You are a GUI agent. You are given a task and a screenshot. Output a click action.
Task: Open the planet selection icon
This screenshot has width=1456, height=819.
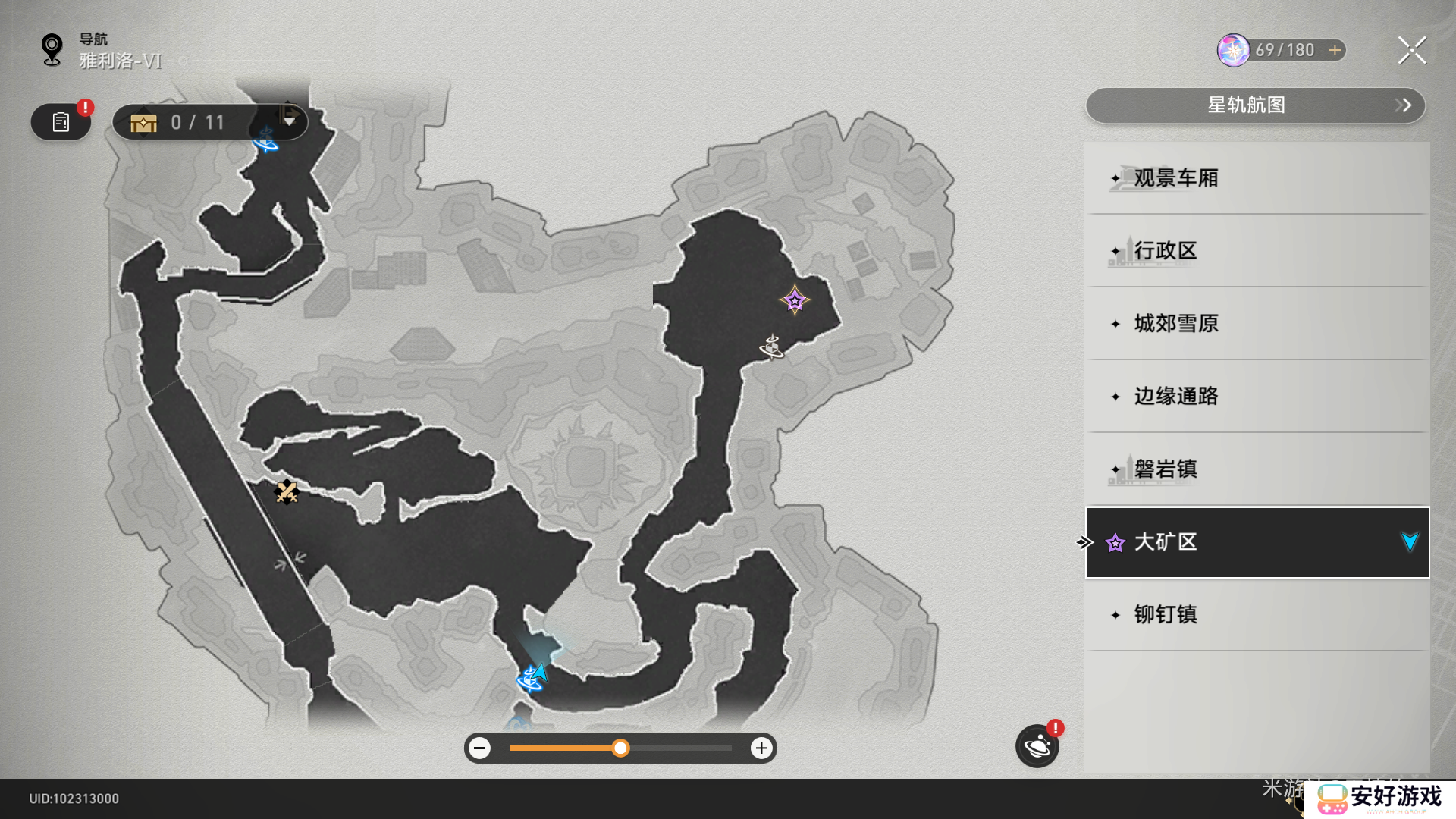(1037, 747)
